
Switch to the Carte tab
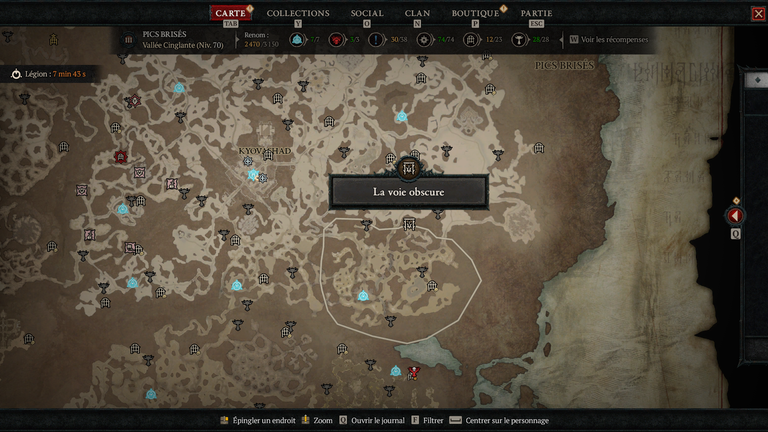230,13
